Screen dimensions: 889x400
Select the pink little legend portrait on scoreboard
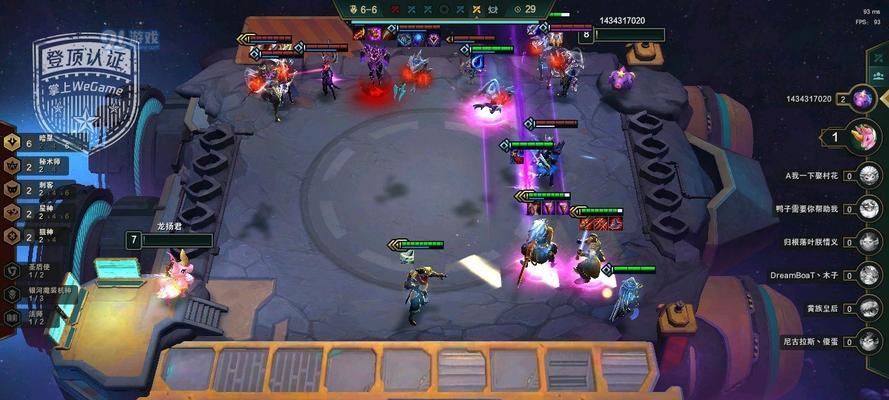[x=863, y=135]
